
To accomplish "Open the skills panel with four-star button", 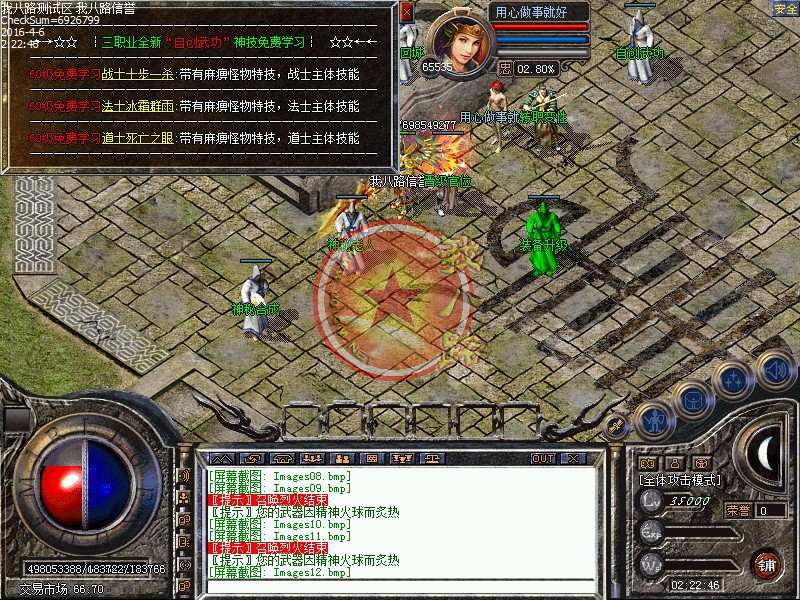I will pos(733,379).
